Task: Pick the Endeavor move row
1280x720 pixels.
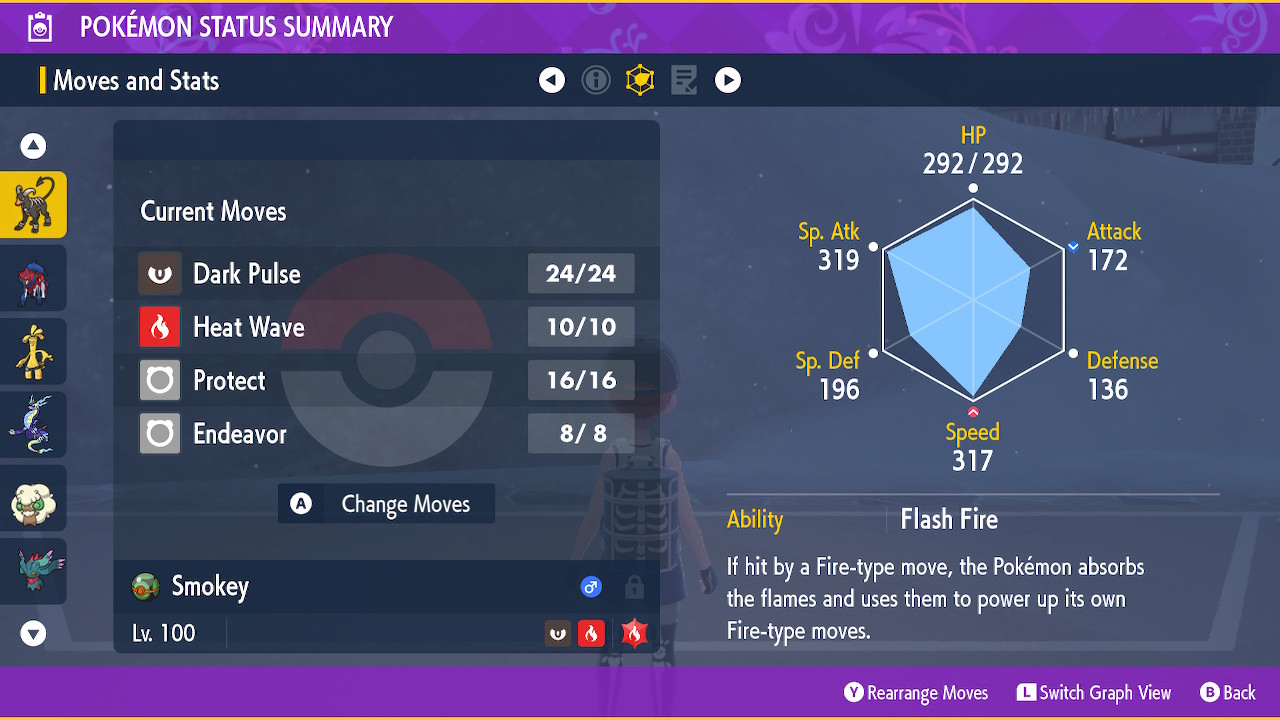Action: (x=386, y=434)
